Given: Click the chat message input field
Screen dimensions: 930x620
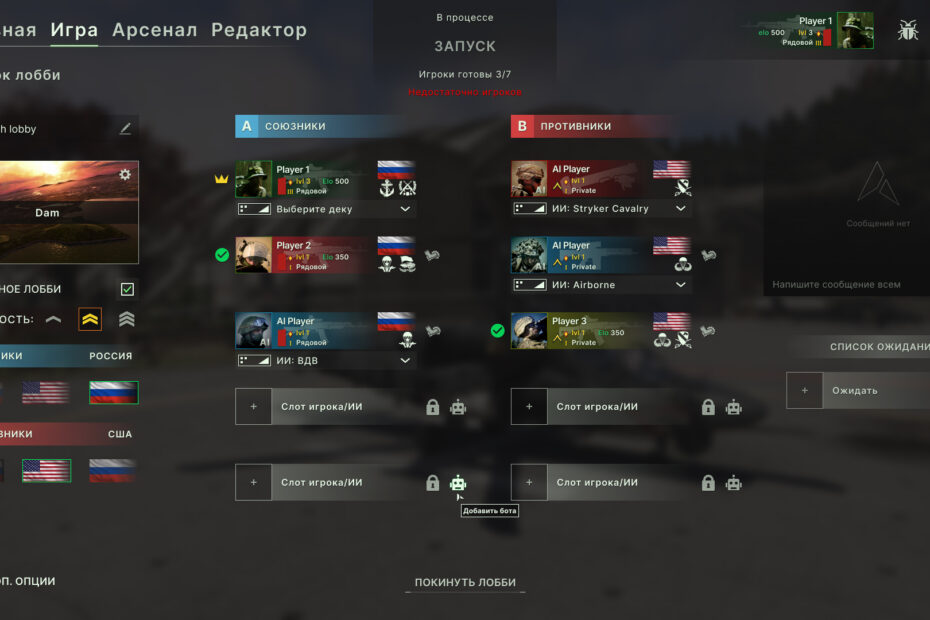Looking at the screenshot, I should point(845,285).
